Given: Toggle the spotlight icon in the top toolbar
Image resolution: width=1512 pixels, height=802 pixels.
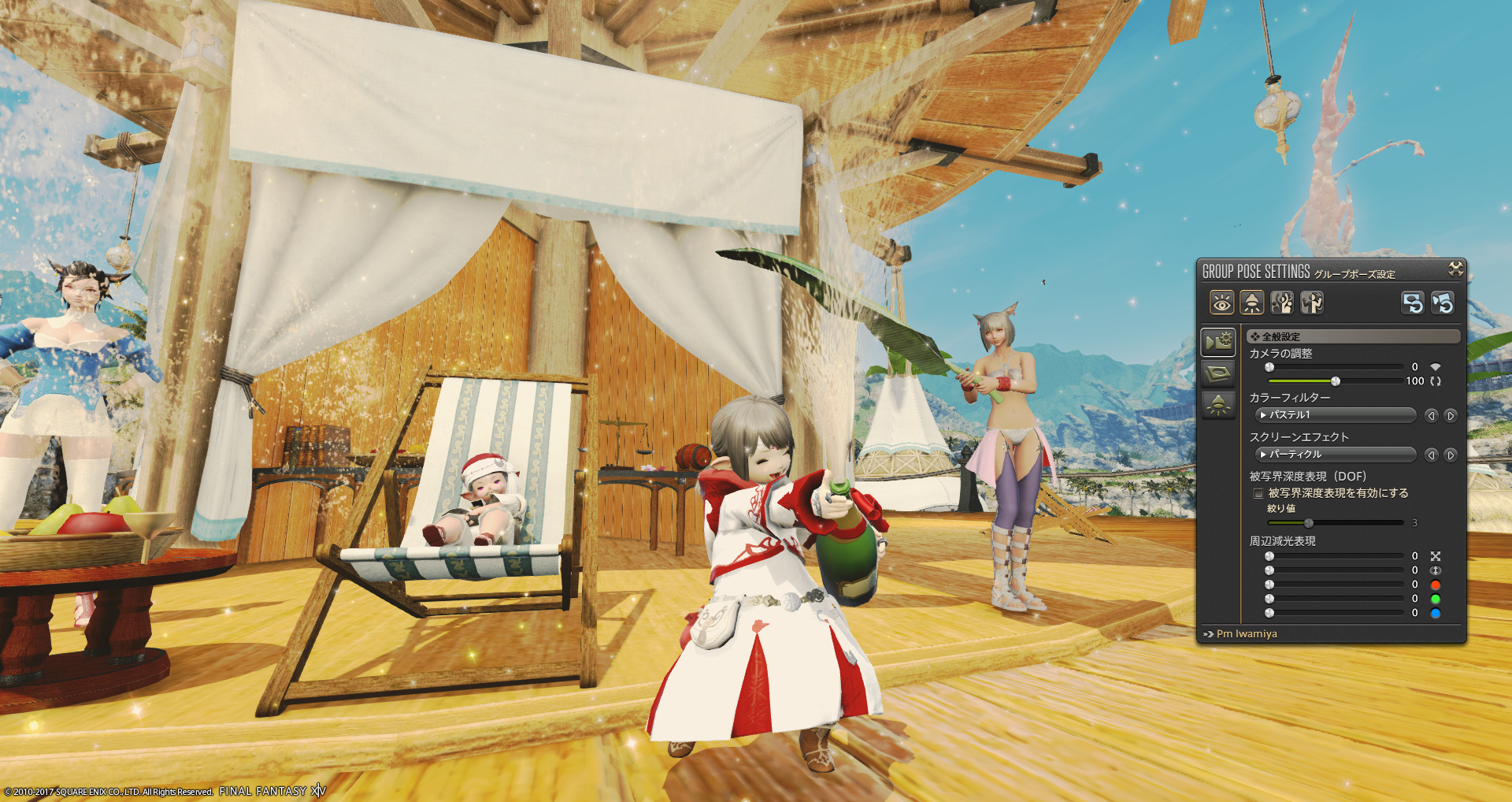Looking at the screenshot, I should tap(1251, 303).
